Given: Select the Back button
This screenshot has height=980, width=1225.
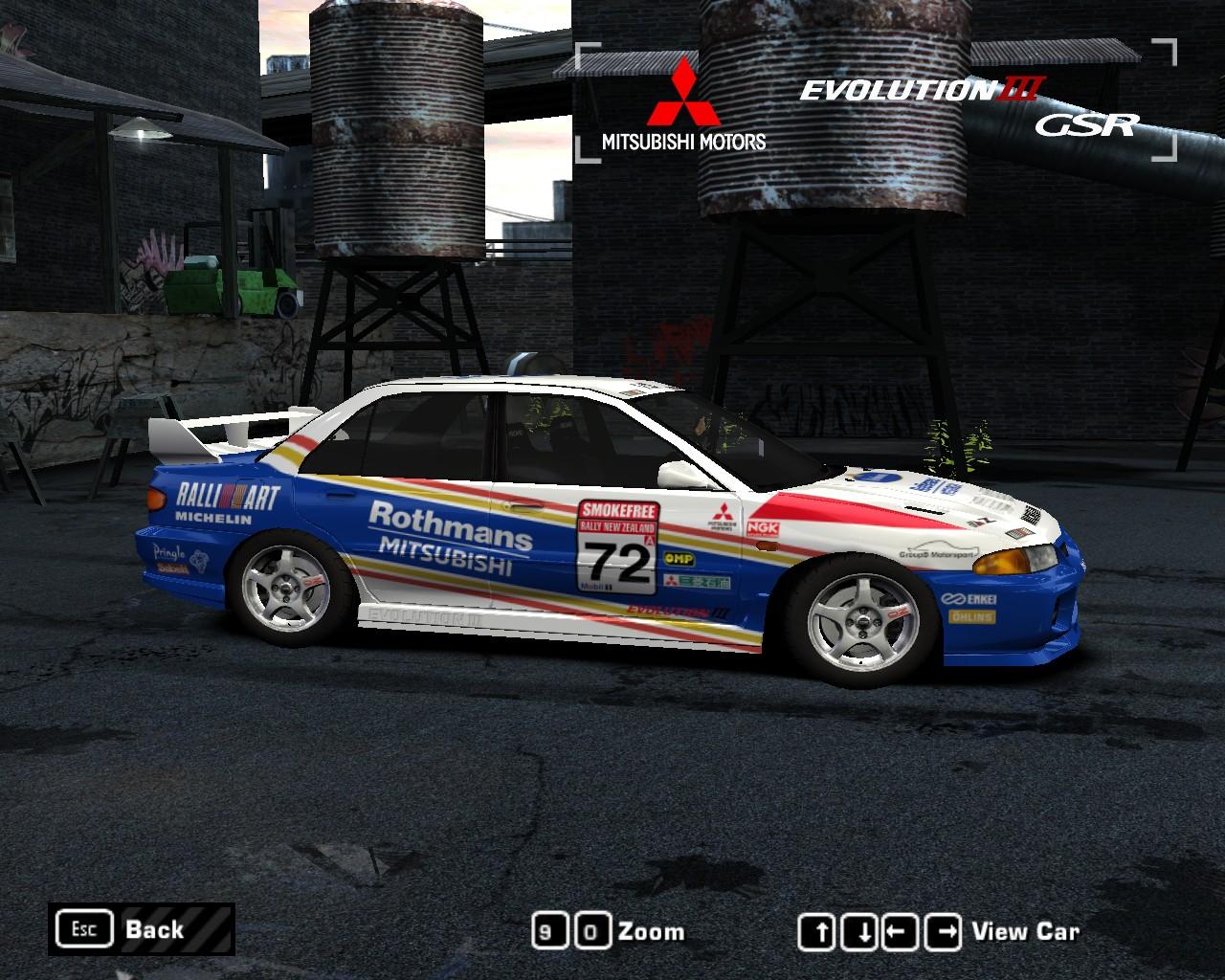Looking at the screenshot, I should coord(153,928).
